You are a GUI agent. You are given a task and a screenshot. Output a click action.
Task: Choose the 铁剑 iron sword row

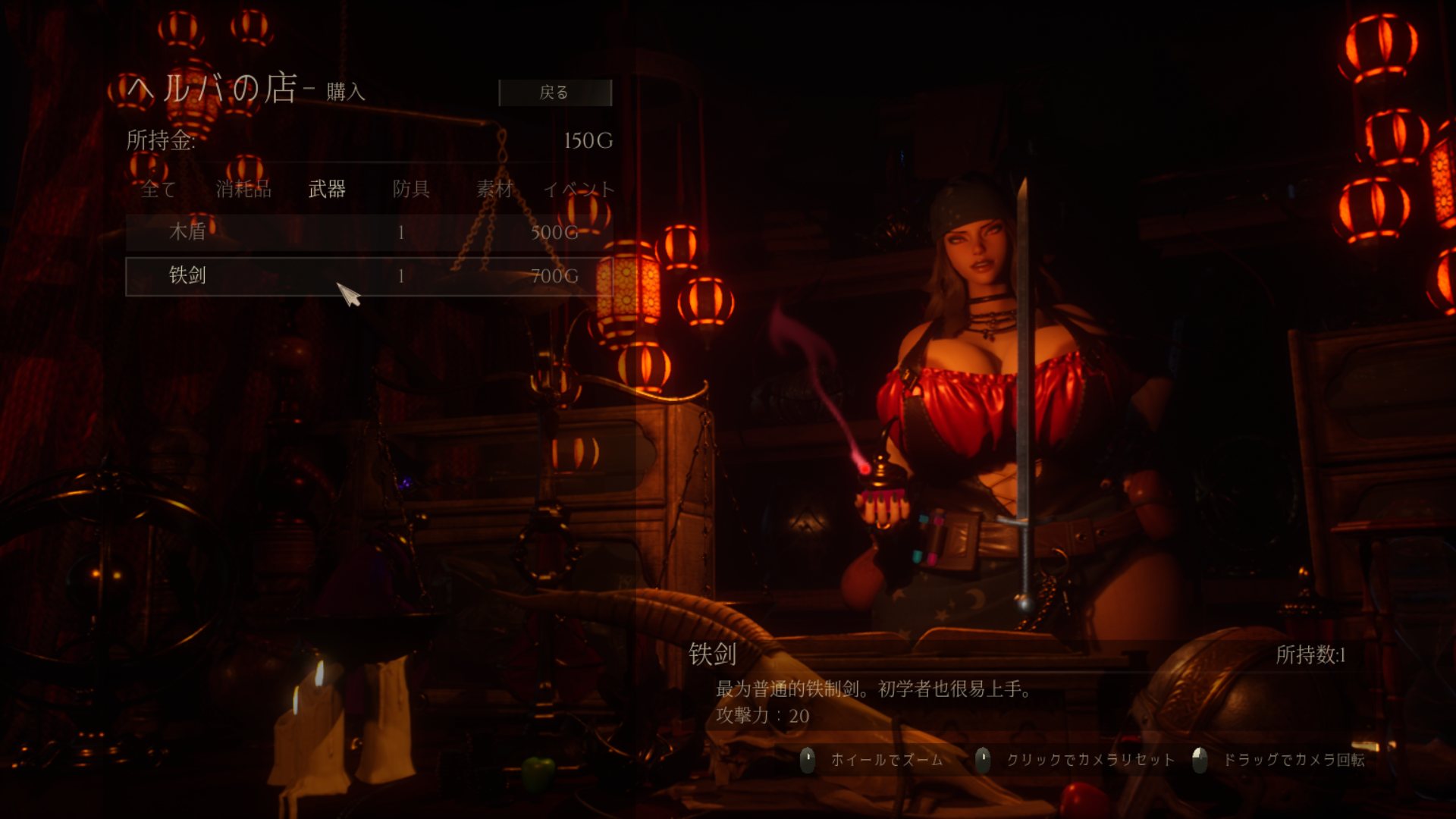(x=369, y=276)
